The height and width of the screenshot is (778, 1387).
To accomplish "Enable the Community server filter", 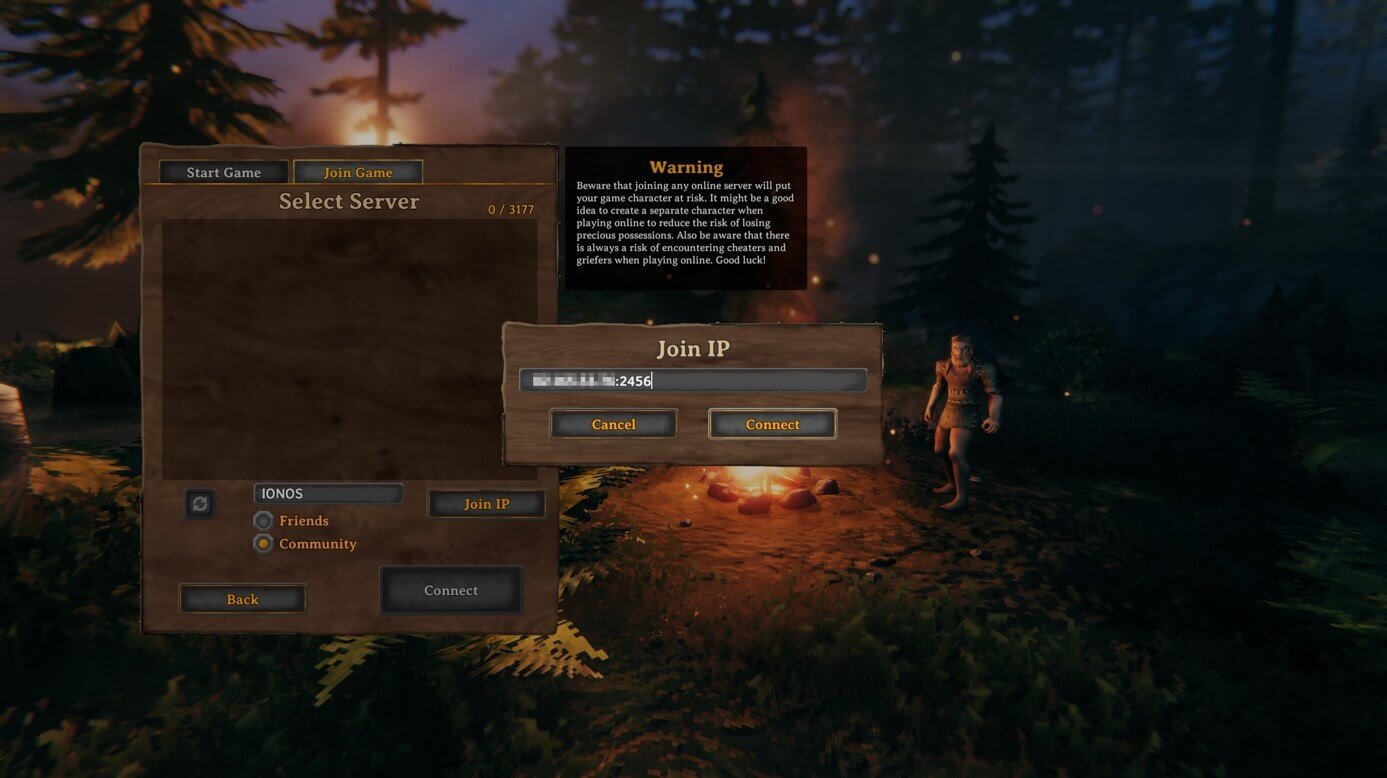I will [x=263, y=543].
